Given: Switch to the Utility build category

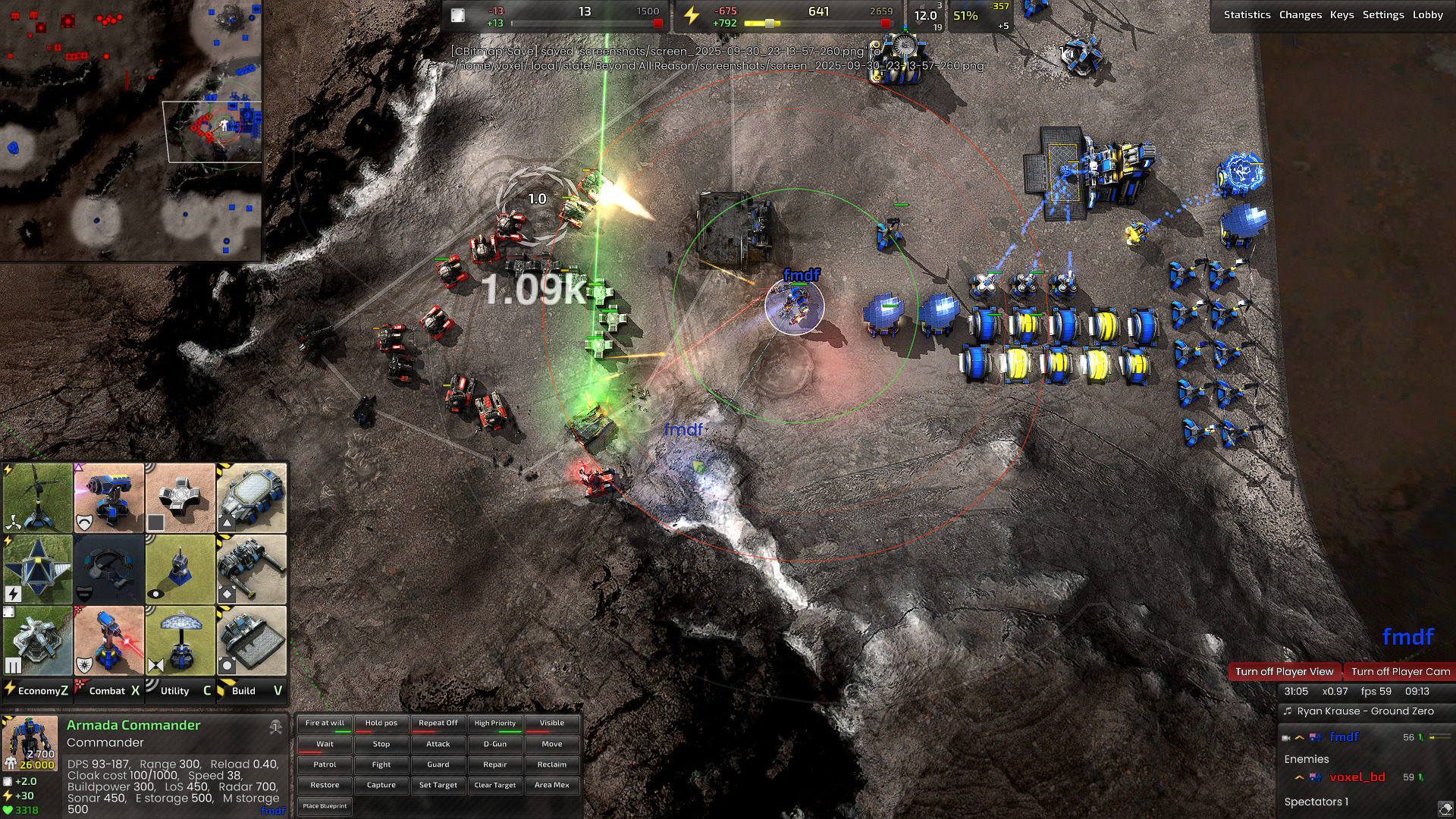Looking at the screenshot, I should point(180,691).
